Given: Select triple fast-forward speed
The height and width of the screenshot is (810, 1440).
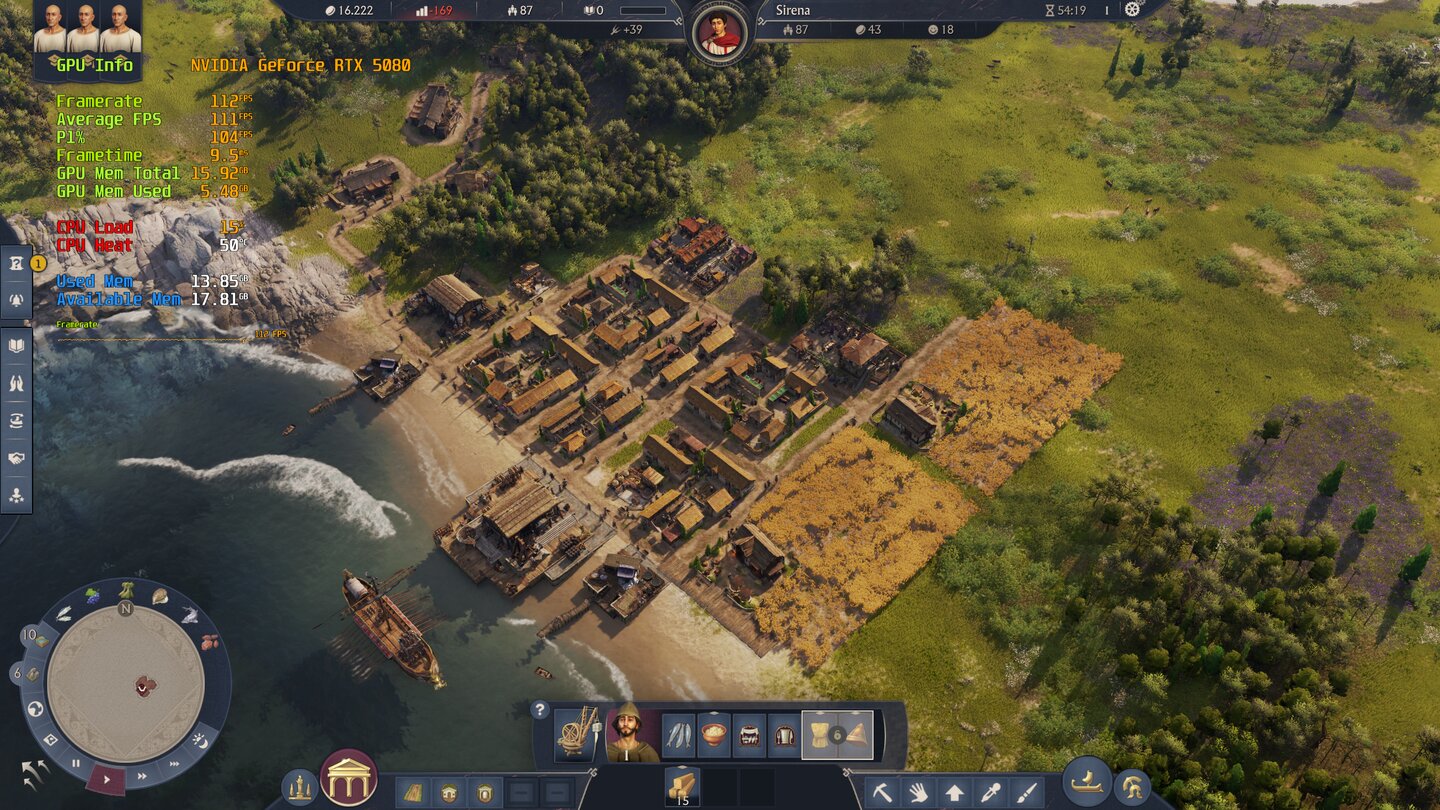Looking at the screenshot, I should tap(174, 763).
